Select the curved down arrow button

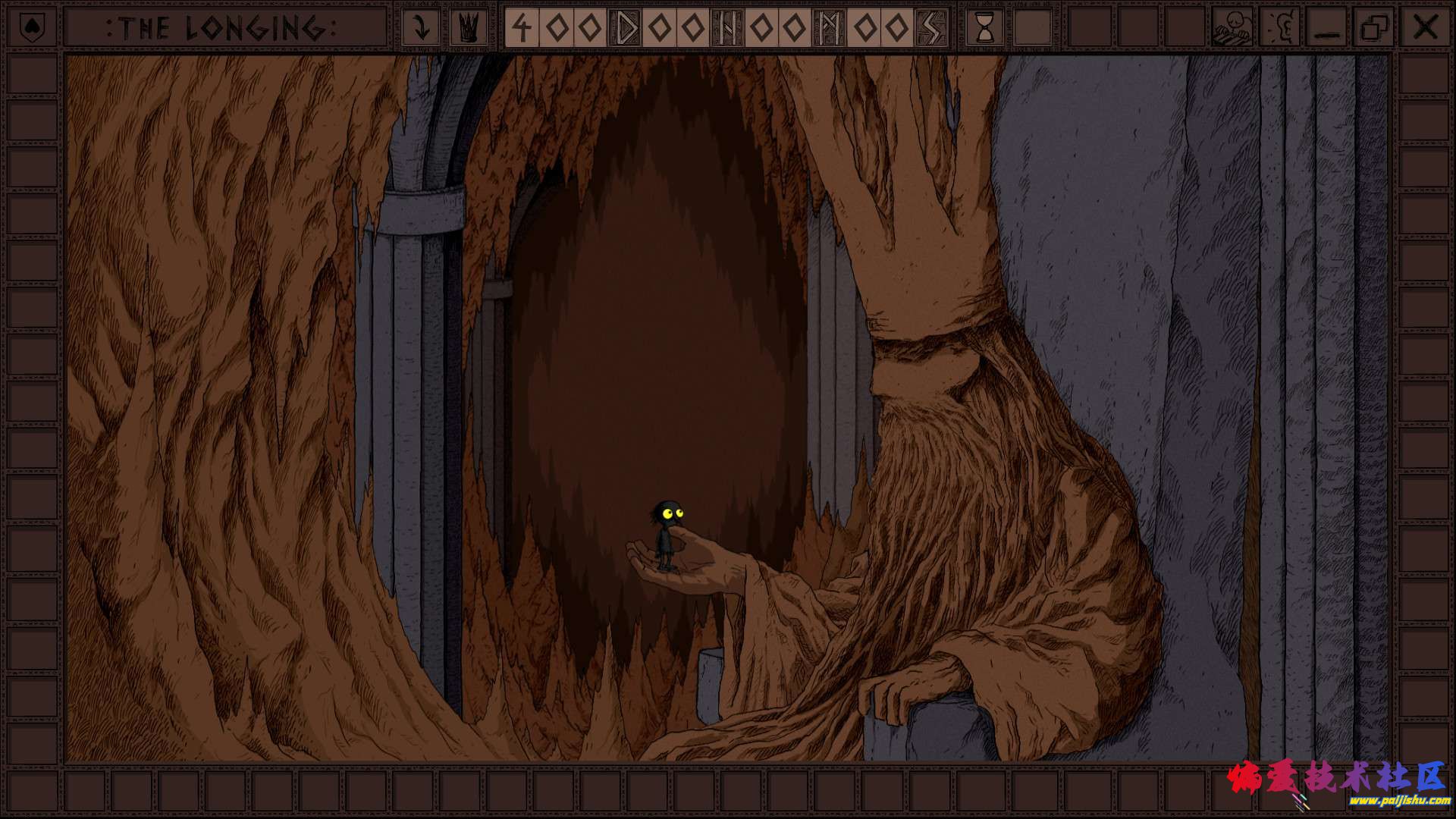point(419,28)
